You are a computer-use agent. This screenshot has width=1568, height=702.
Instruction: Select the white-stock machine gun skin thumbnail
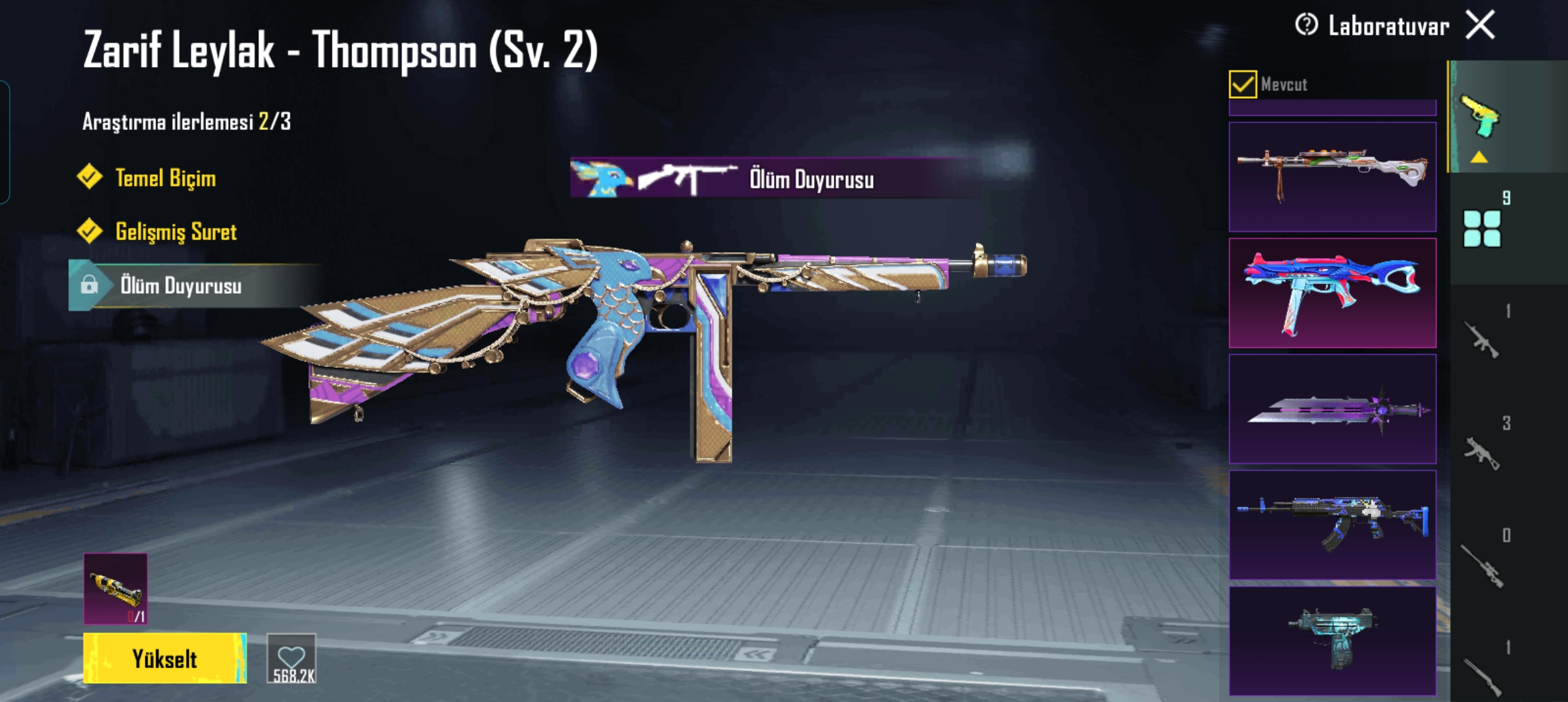[1332, 177]
